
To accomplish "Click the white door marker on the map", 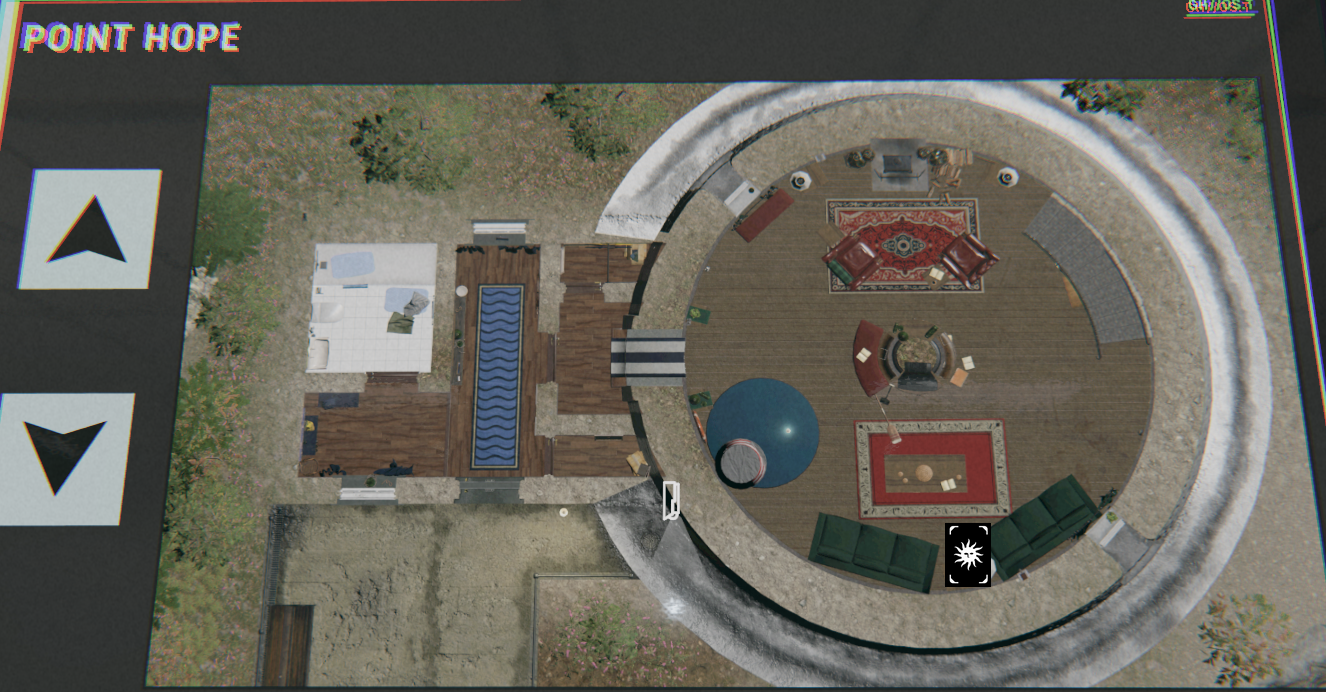I will (671, 500).
